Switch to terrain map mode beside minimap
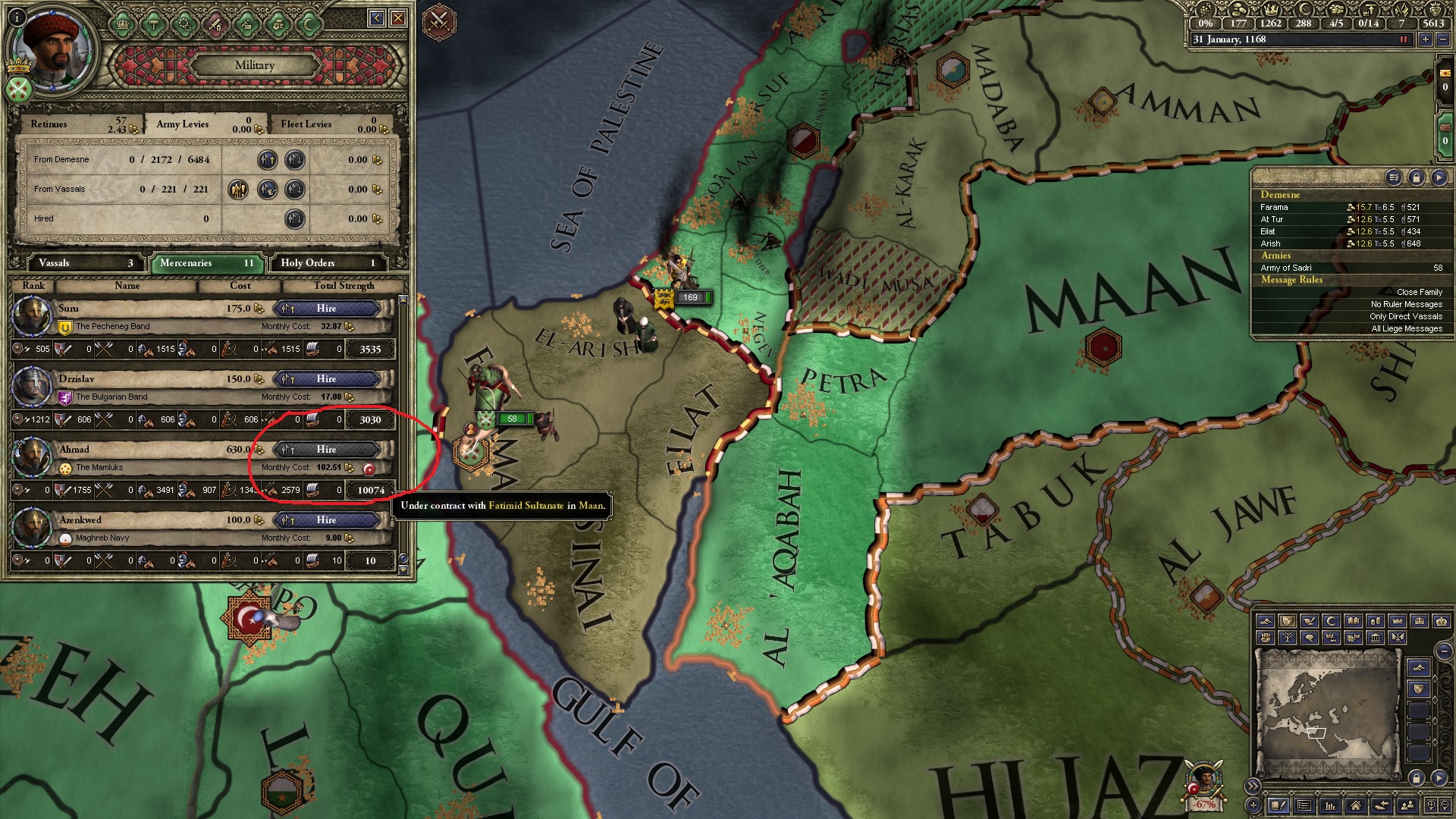This screenshot has width=1456, height=819. [1418, 667]
